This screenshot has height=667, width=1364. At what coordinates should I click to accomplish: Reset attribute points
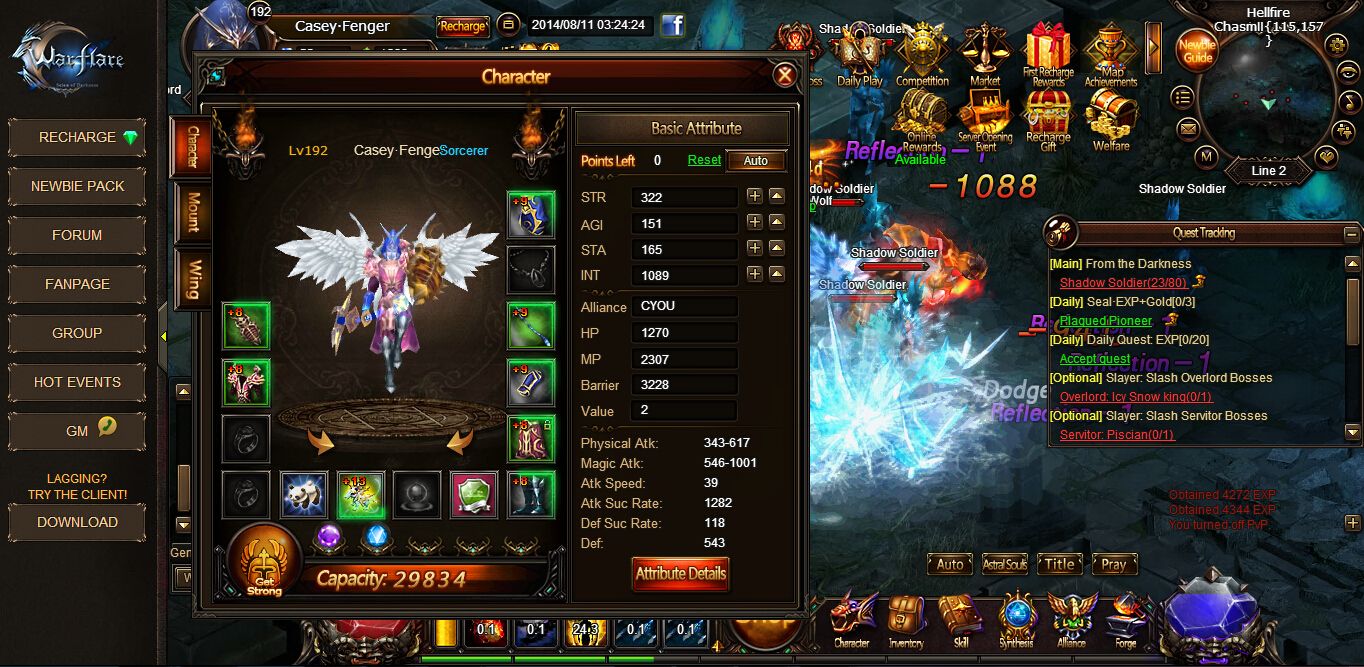704,160
